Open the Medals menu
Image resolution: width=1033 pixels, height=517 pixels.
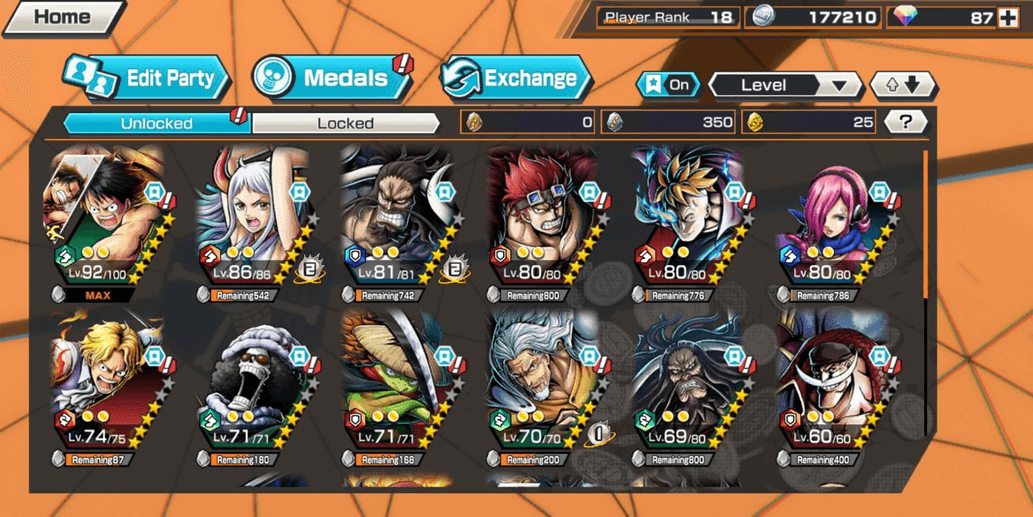pos(332,78)
